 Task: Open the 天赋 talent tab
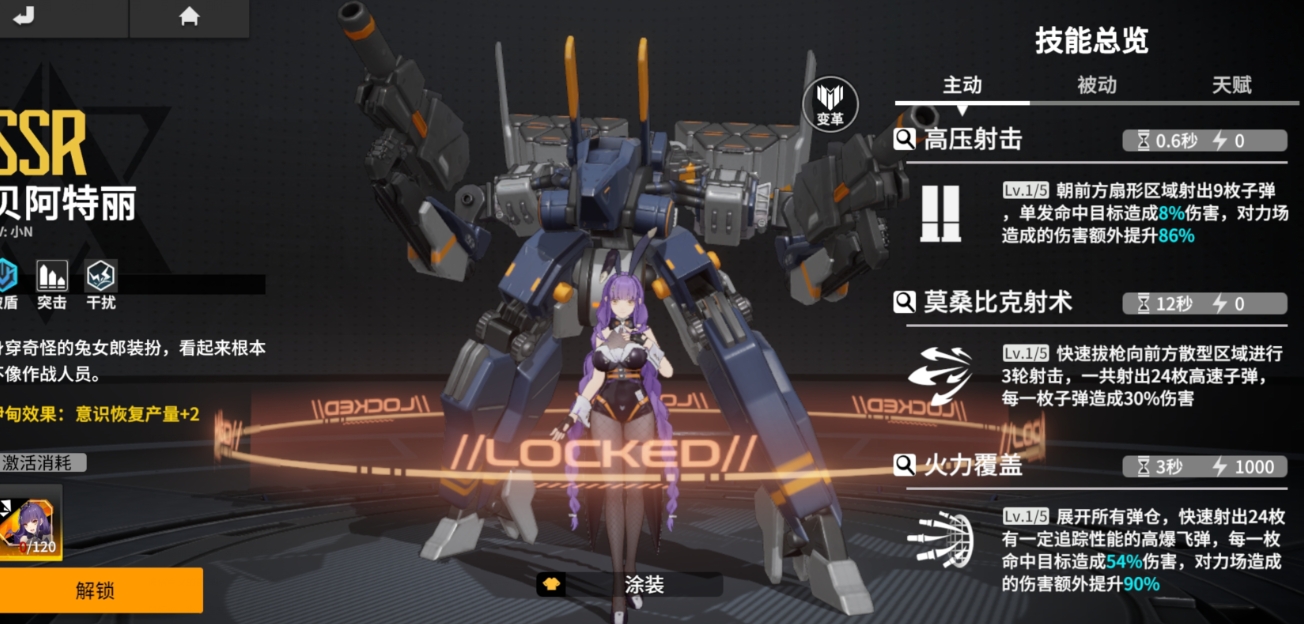coord(1231,85)
